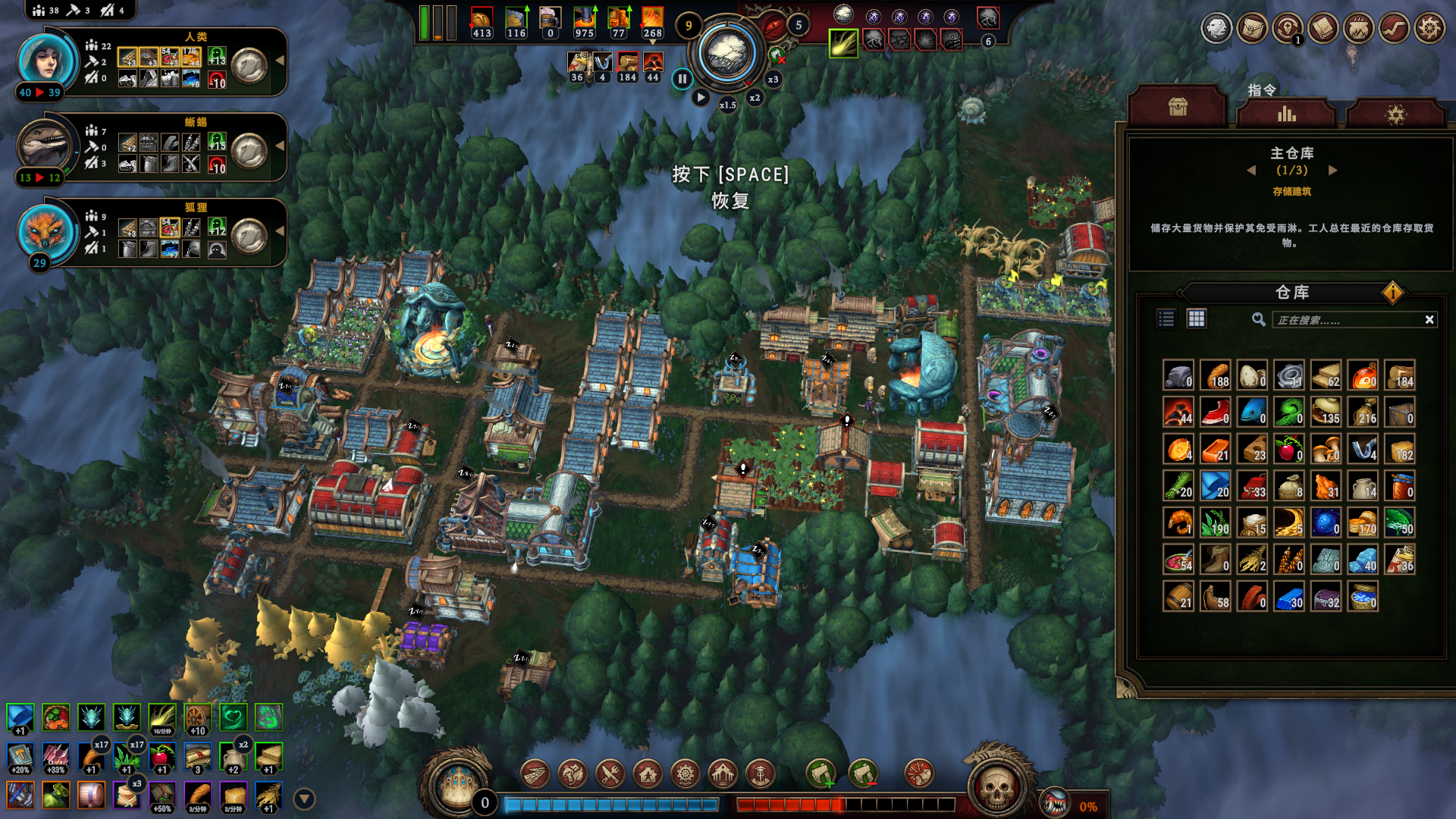Screen dimensions: 1456x819
Task: Select the human species portrait
Action: click(45, 61)
